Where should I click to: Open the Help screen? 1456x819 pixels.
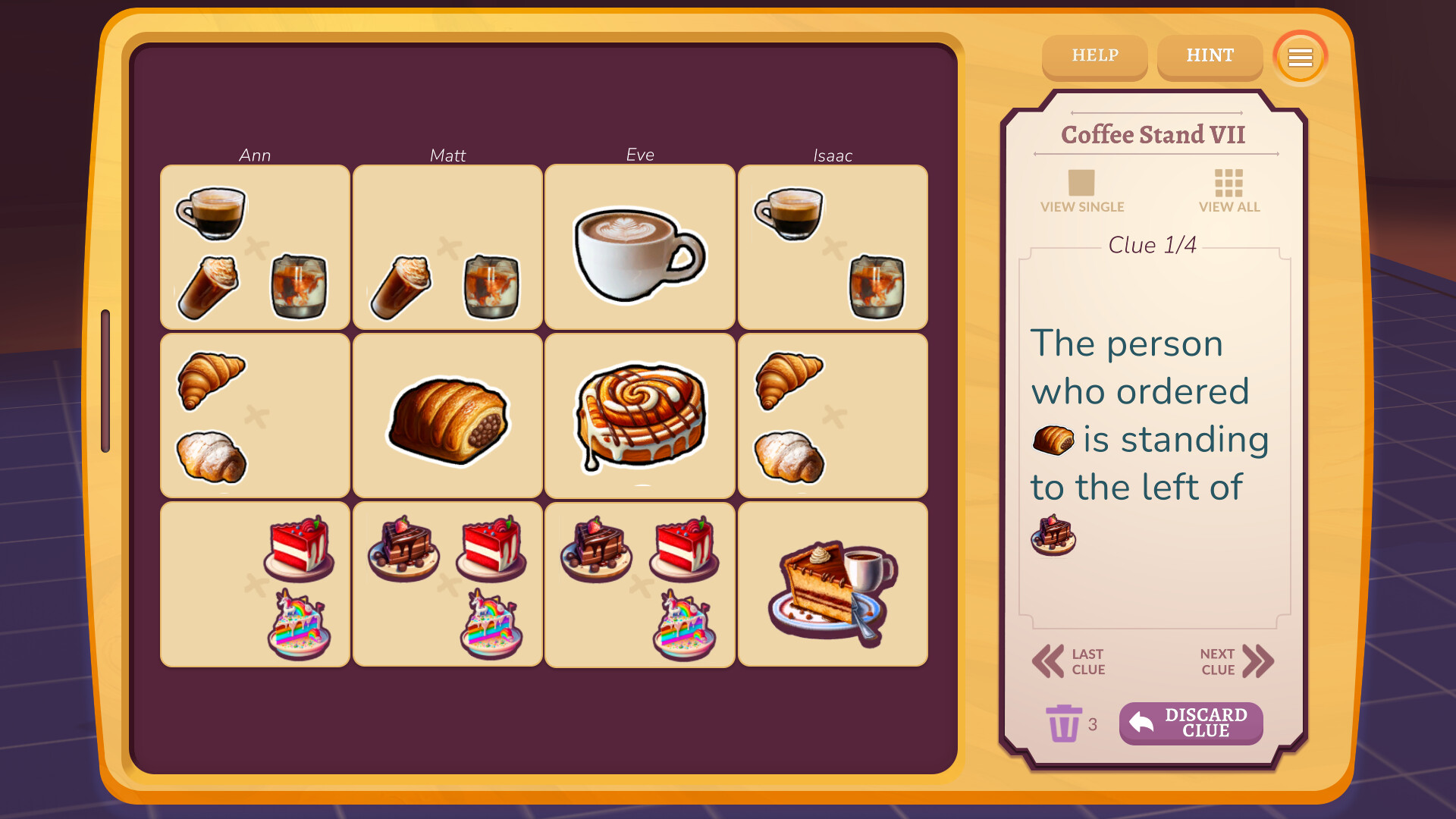(1094, 56)
